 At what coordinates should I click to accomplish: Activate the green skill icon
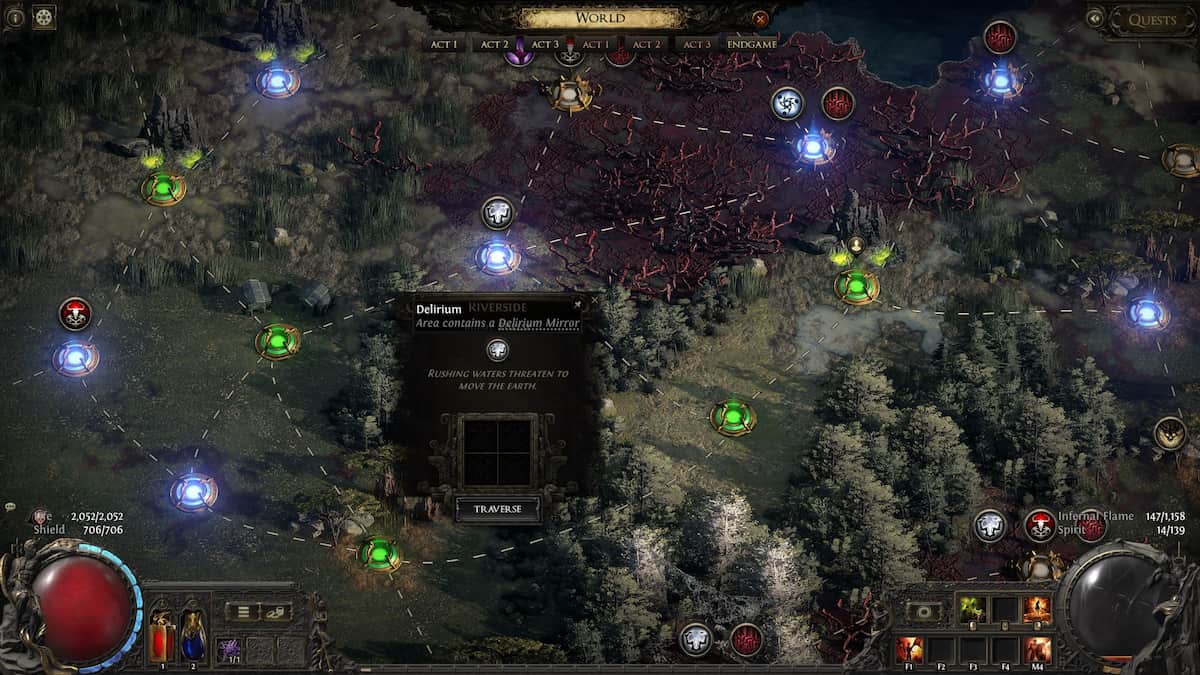(x=971, y=609)
